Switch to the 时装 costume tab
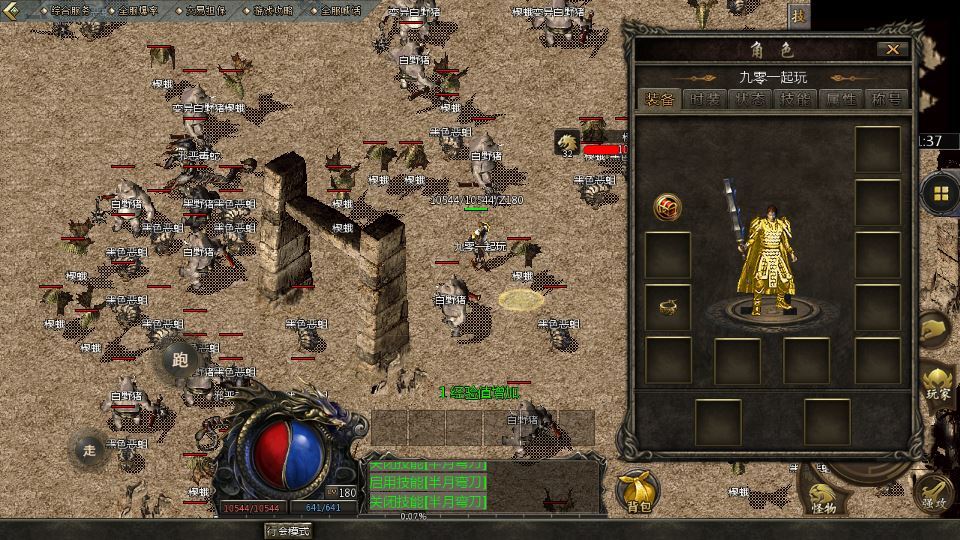Viewport: 960px width, 540px height. pyautogui.click(x=706, y=99)
